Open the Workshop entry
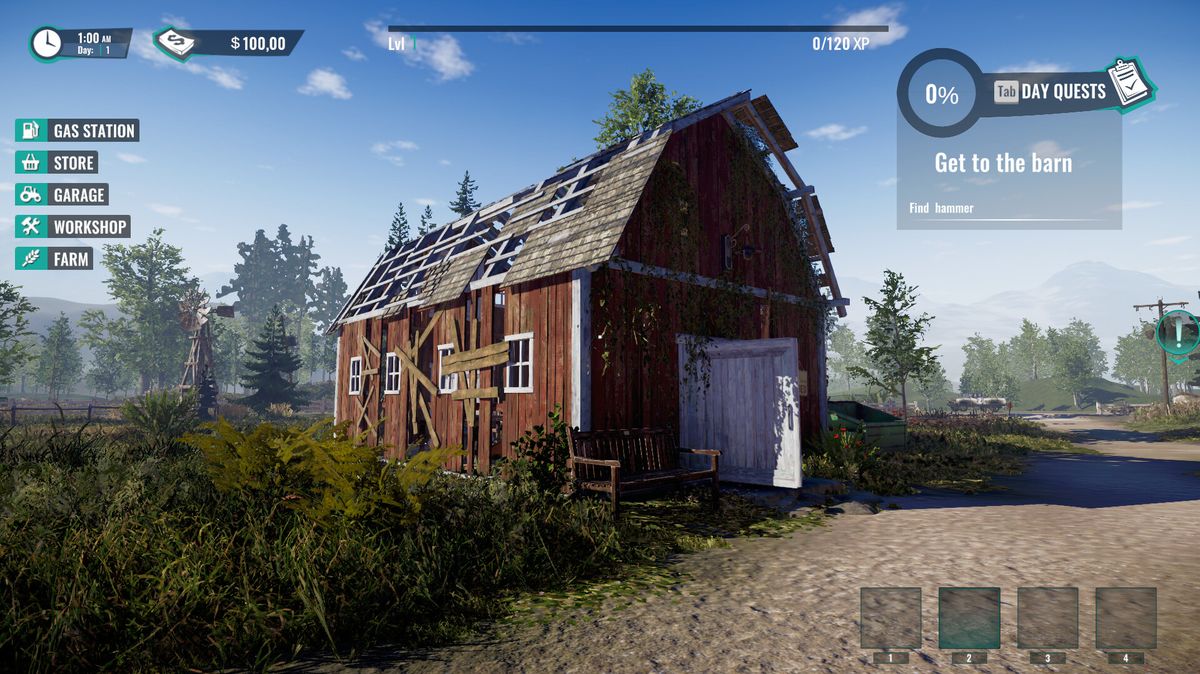 (73, 227)
